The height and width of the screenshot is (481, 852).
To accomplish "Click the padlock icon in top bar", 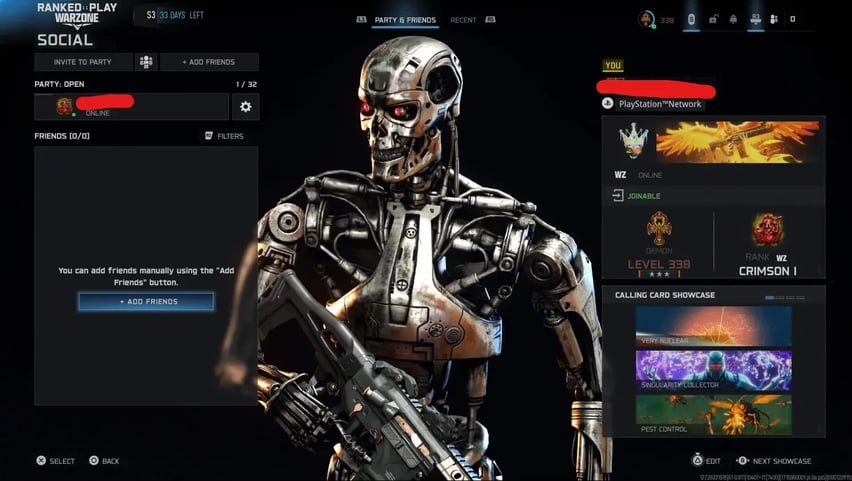I will (713, 19).
